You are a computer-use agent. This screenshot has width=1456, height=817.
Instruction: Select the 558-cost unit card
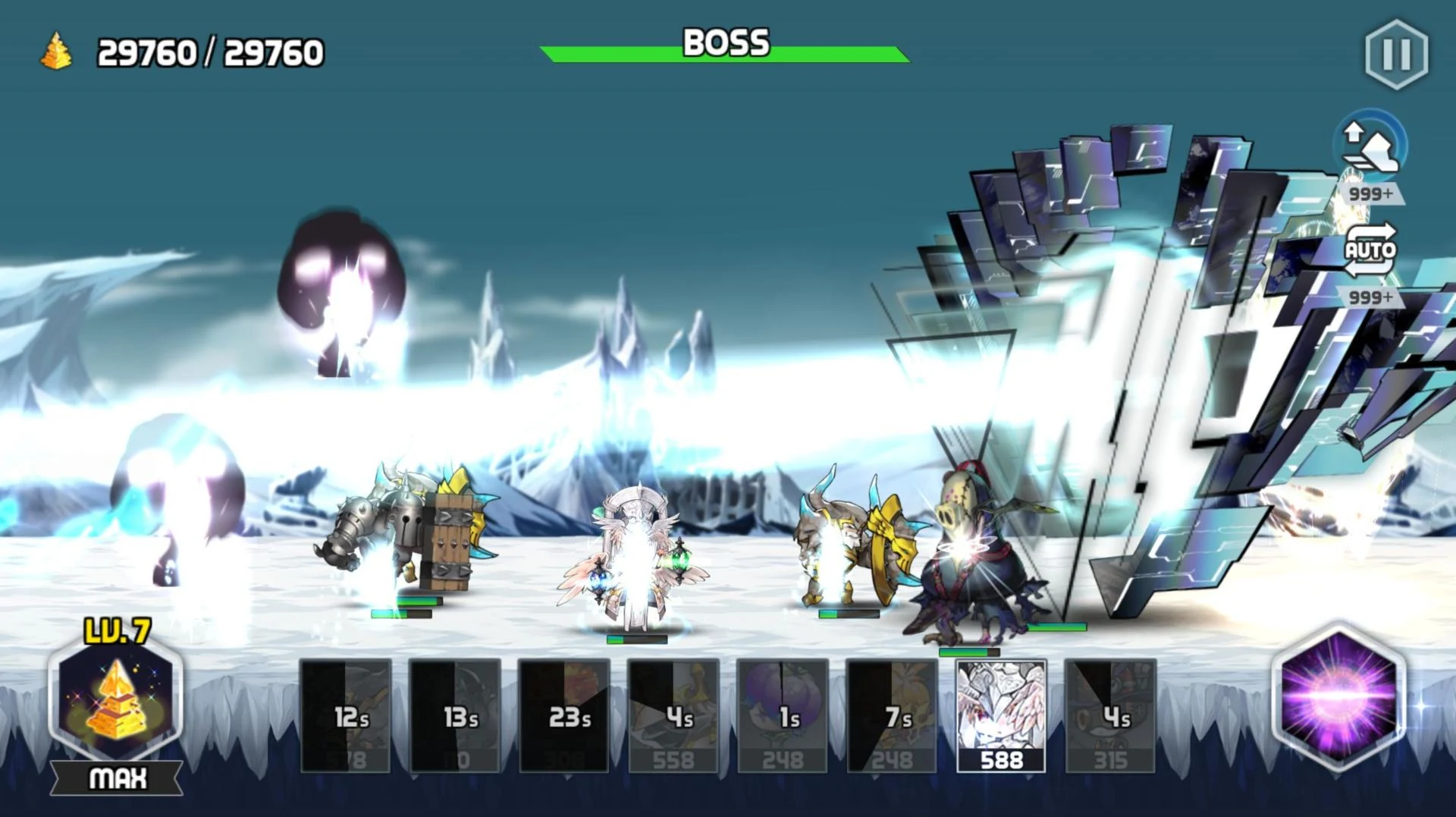tap(673, 716)
